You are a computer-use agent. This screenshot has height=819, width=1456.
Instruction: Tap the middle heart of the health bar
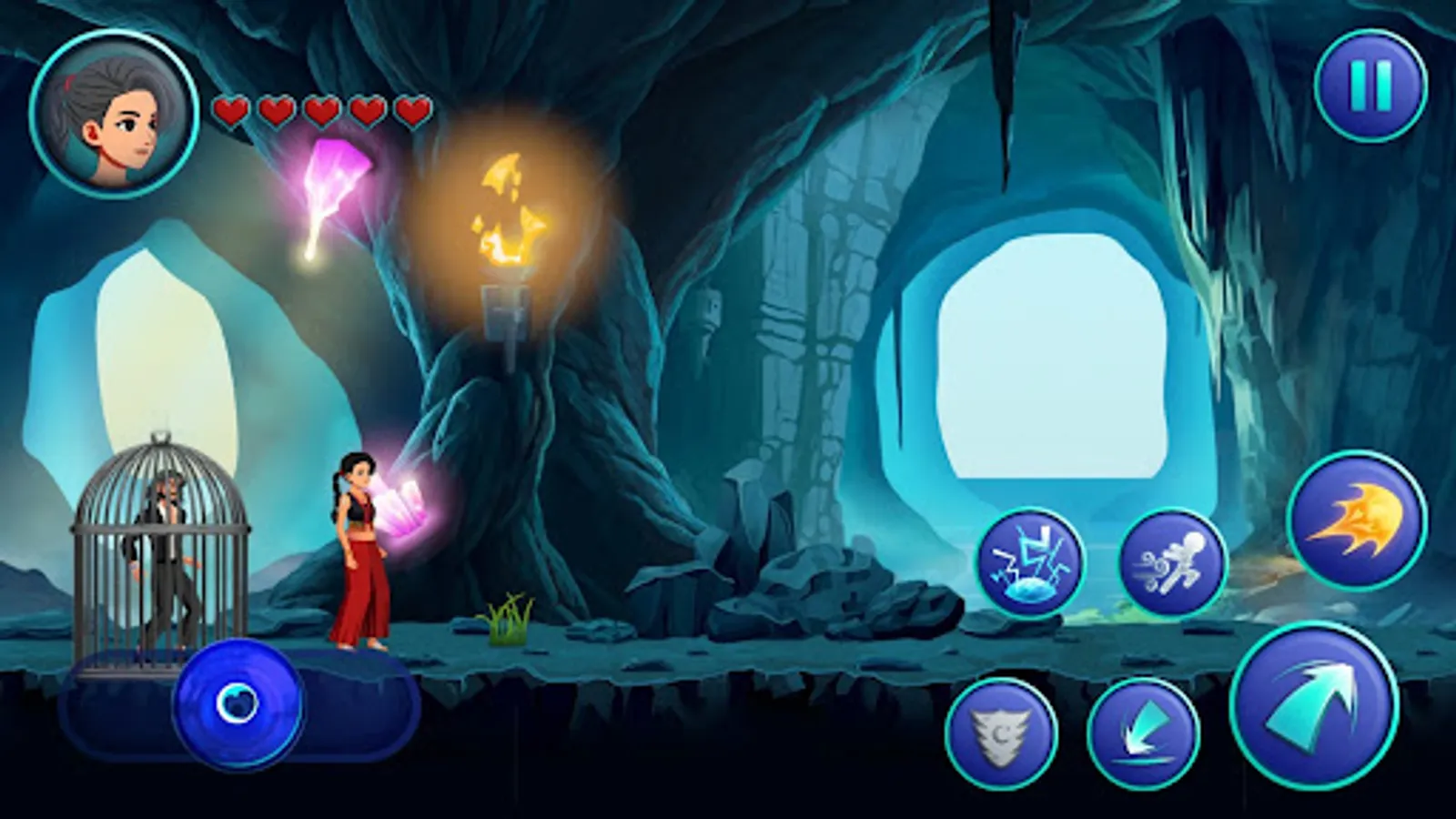click(x=320, y=110)
